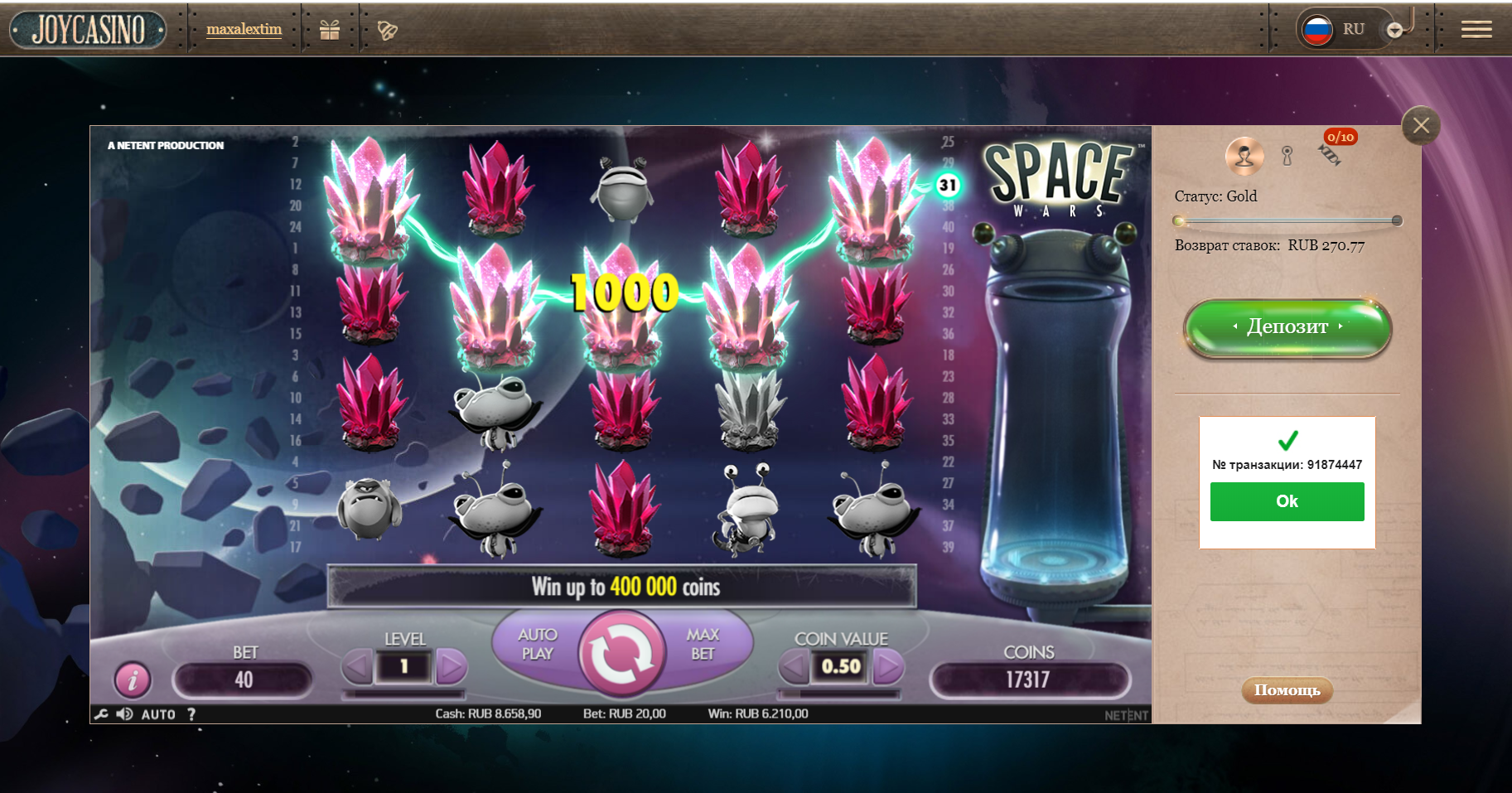This screenshot has height=793, width=1512.
Task: Show game help question mark
Action: pos(191,714)
